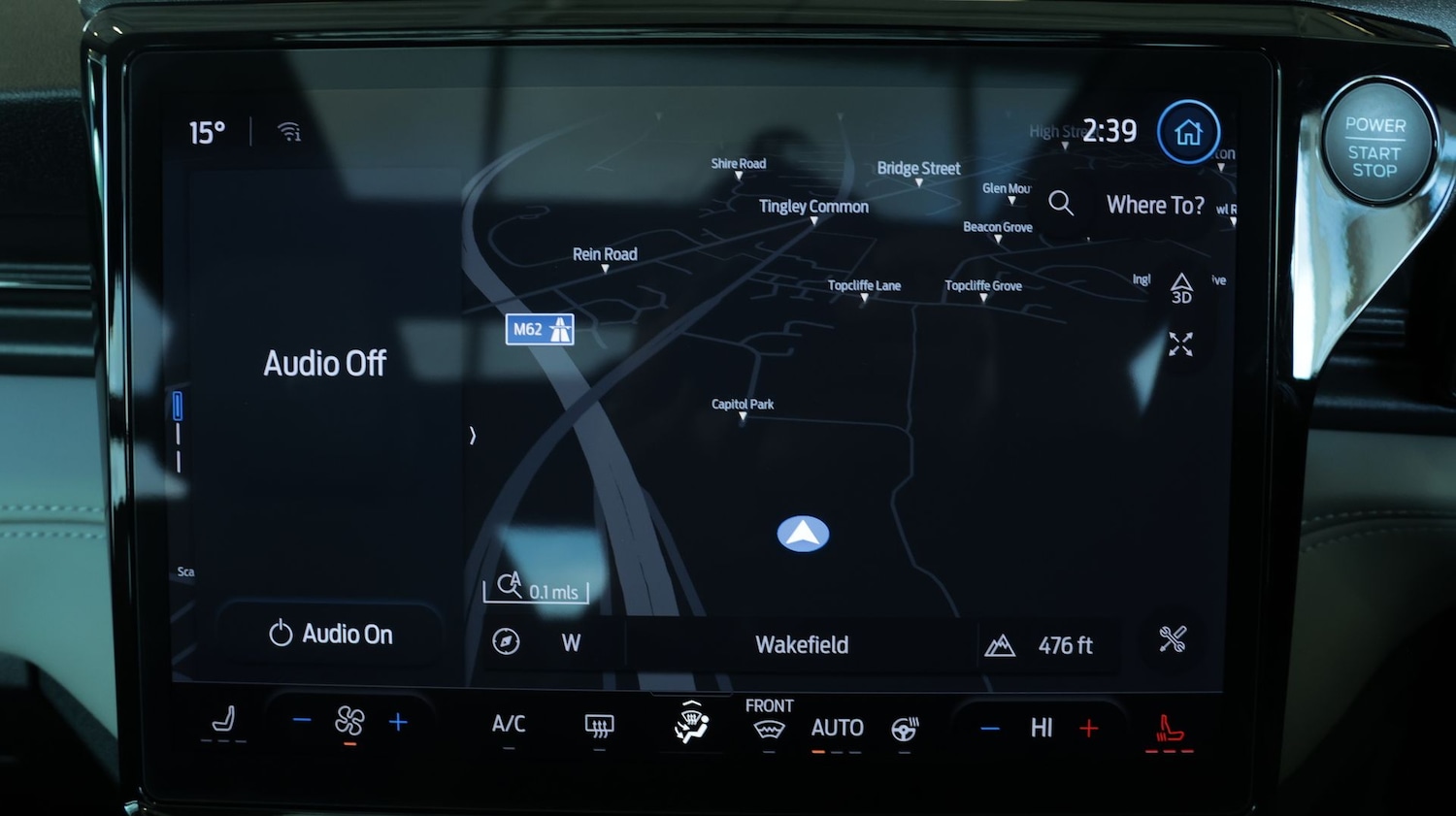Decrease fan speed with the blue minus
1456x816 pixels.
(x=302, y=720)
